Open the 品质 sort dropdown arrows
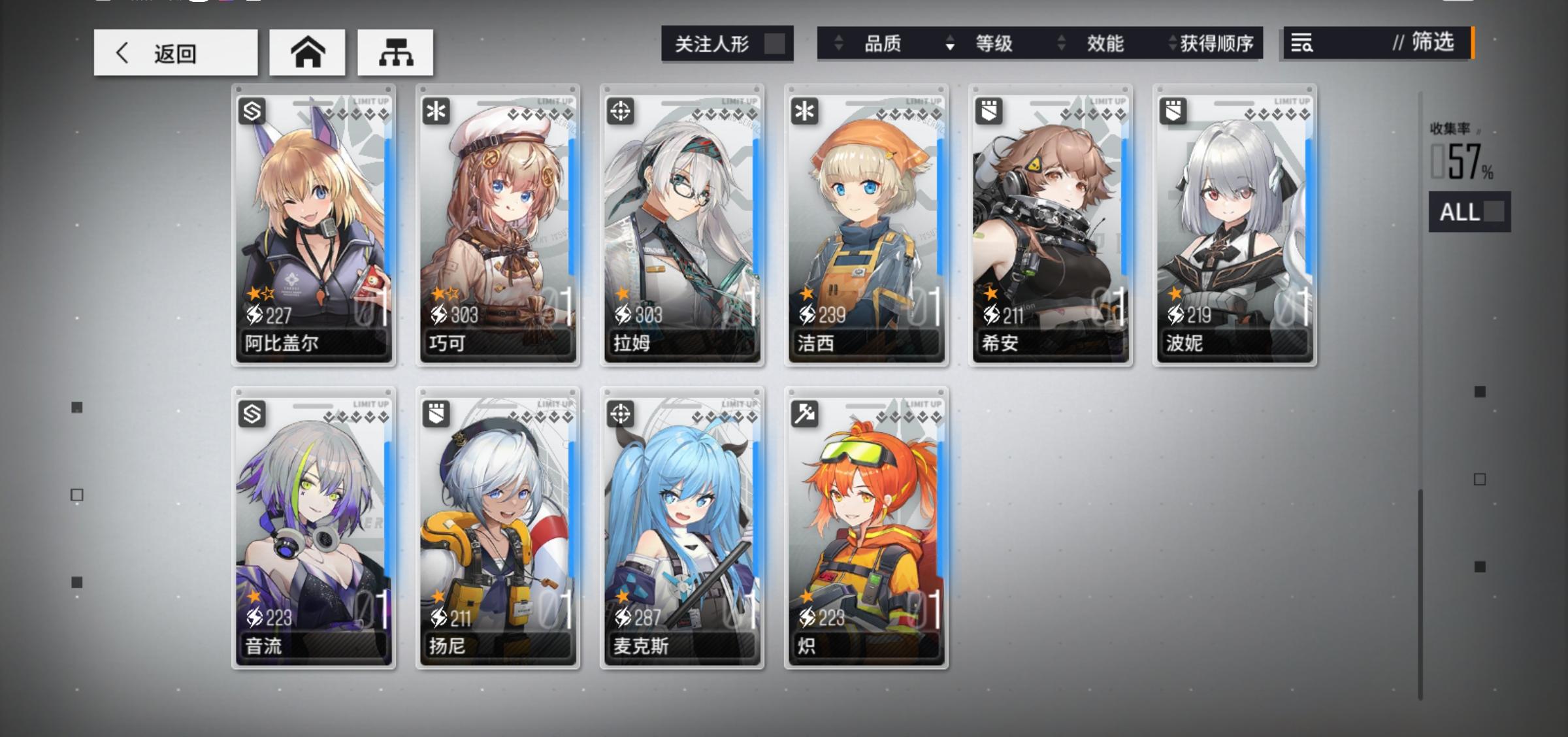 (x=838, y=44)
